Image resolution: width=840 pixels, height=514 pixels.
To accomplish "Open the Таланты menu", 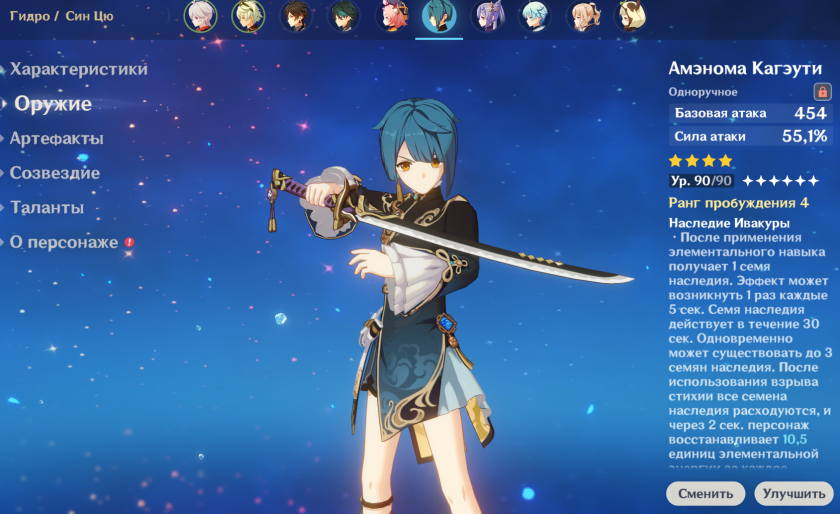I will point(47,208).
